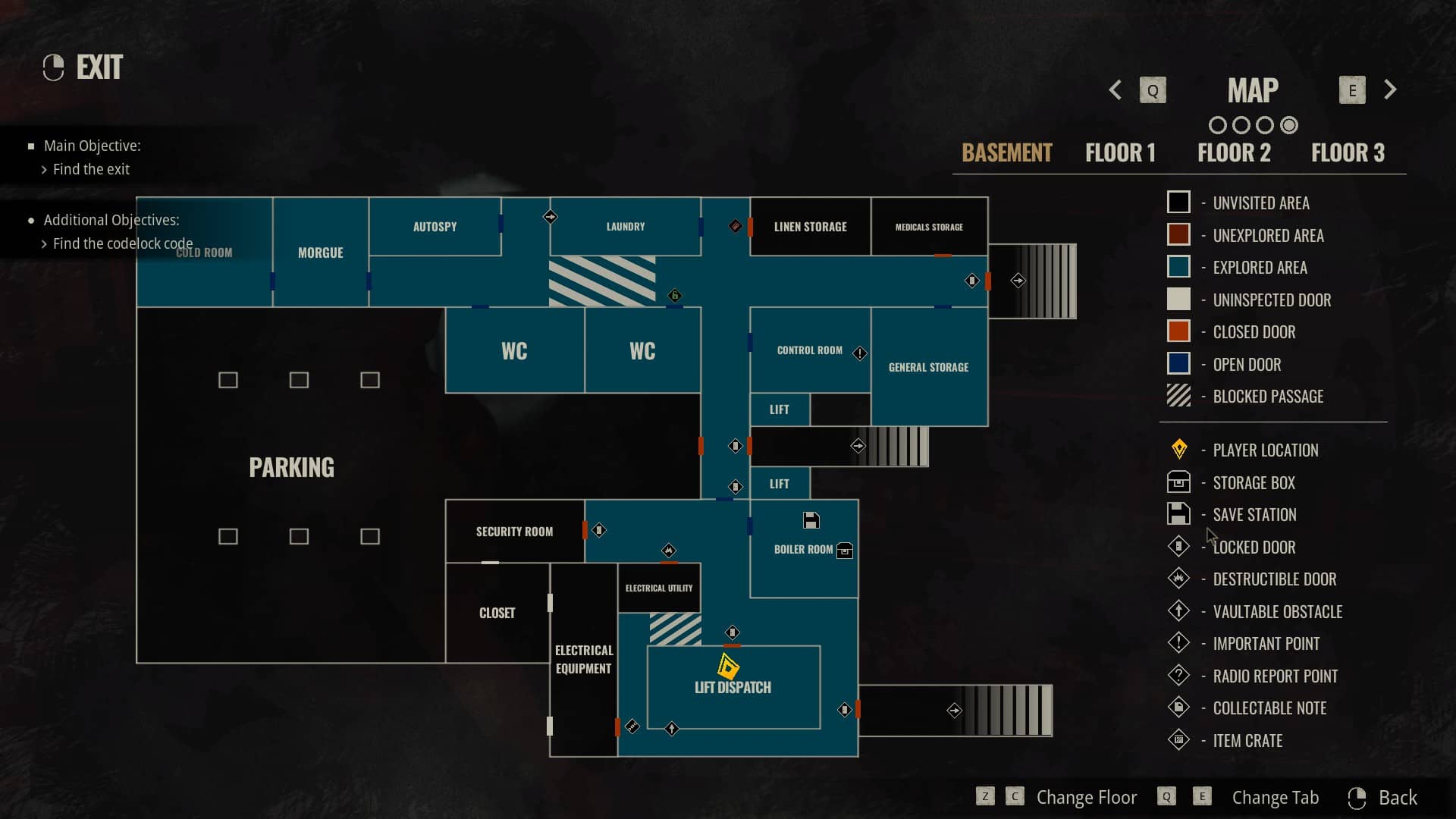
Task: Select the player location marker in Lift Dispatch
Action: [x=728, y=667]
